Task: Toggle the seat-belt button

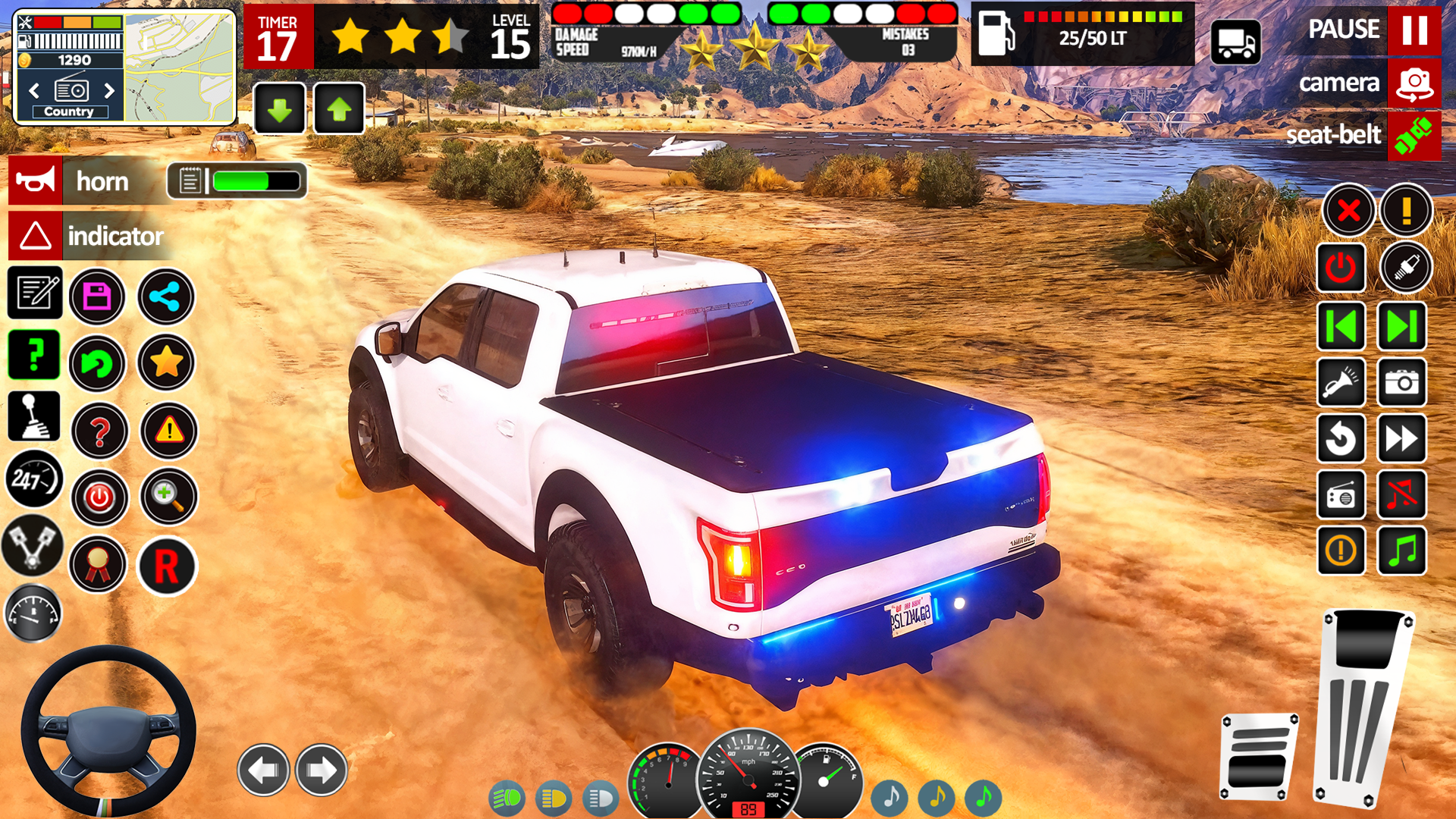Action: (1414, 136)
